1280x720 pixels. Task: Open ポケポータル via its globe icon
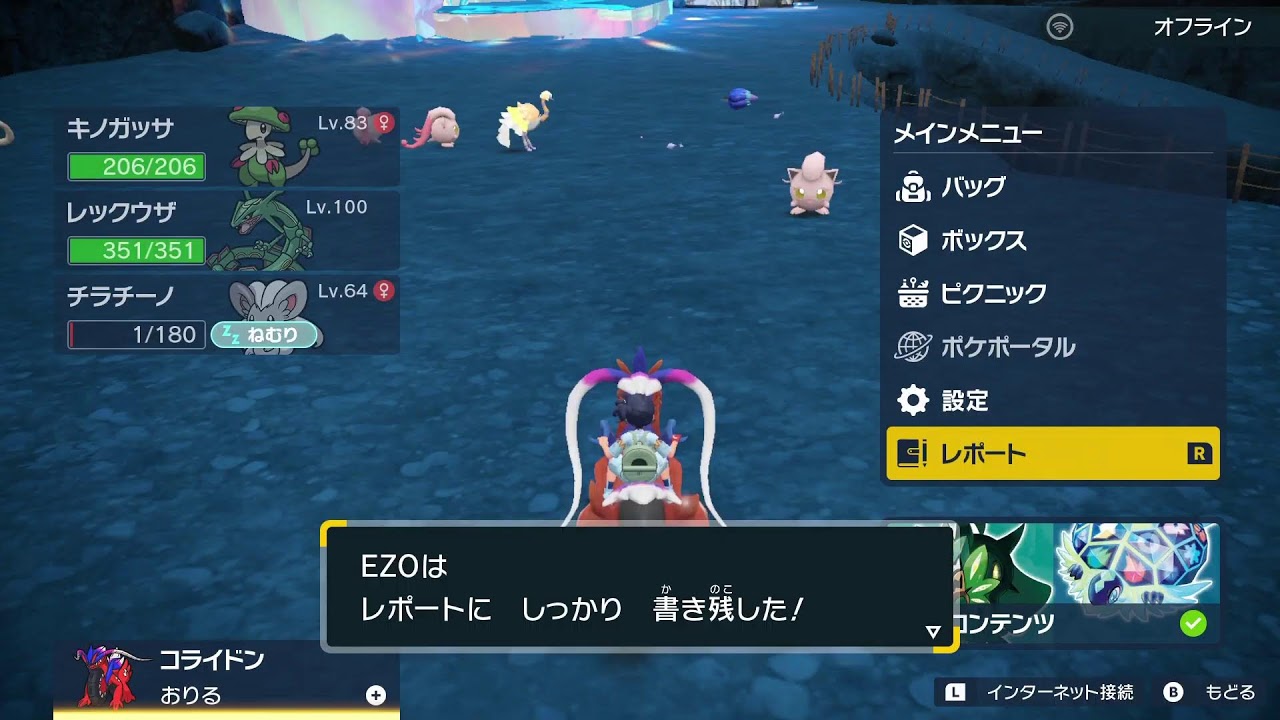[912, 347]
